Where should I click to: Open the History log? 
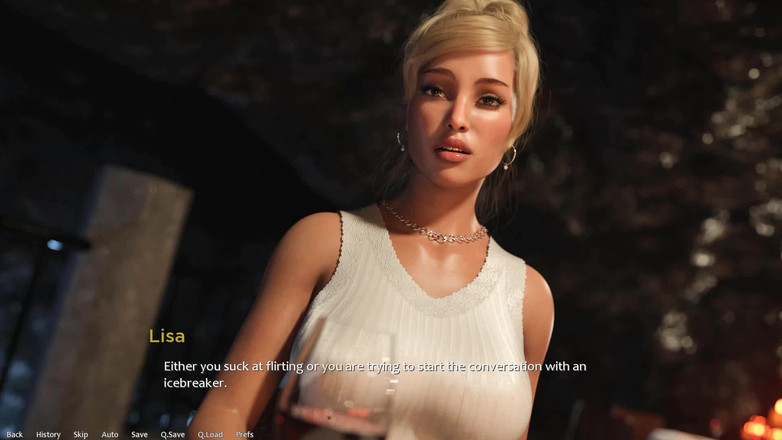(x=48, y=434)
